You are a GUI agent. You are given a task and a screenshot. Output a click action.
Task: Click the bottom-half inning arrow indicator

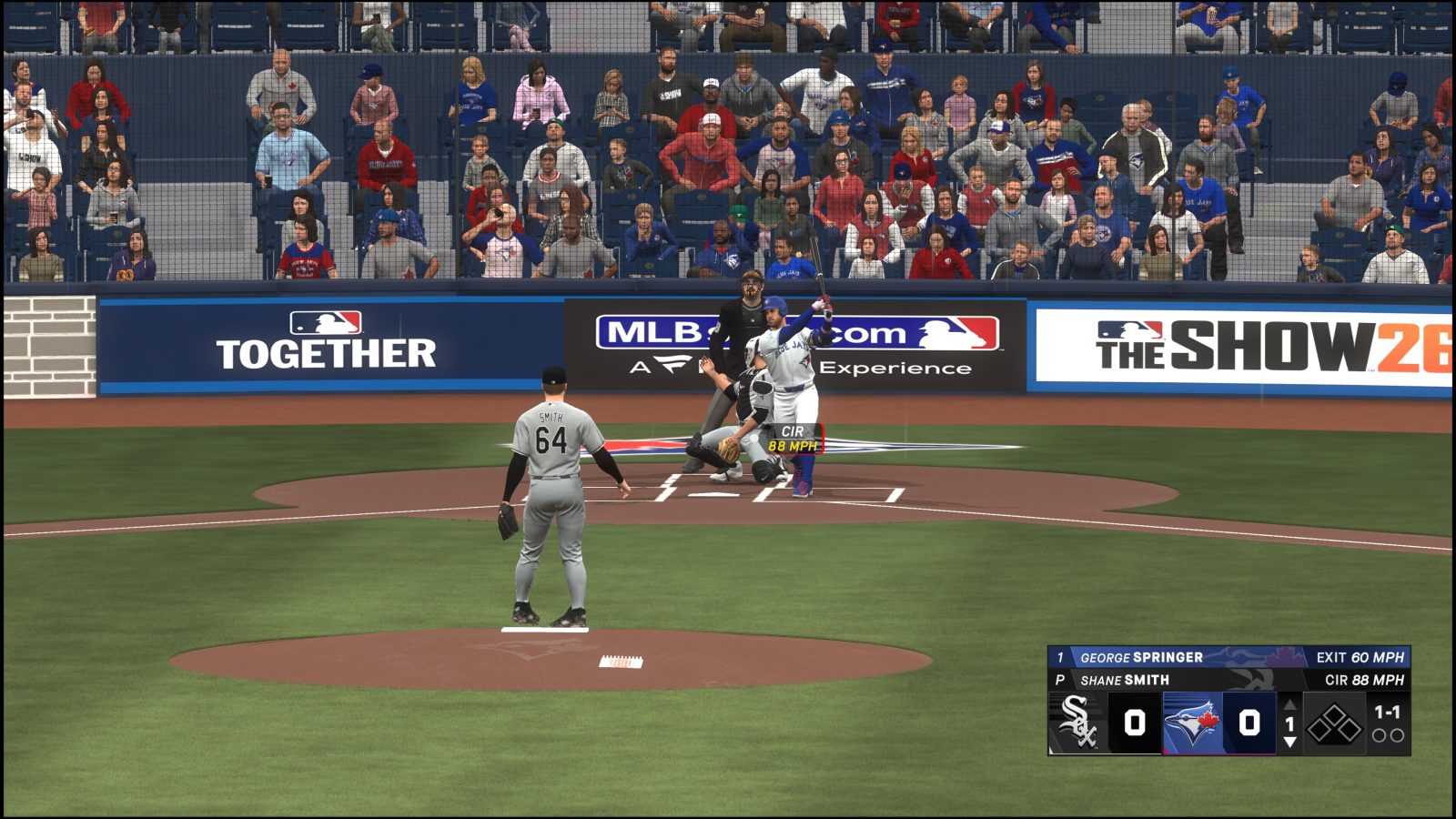(1289, 742)
